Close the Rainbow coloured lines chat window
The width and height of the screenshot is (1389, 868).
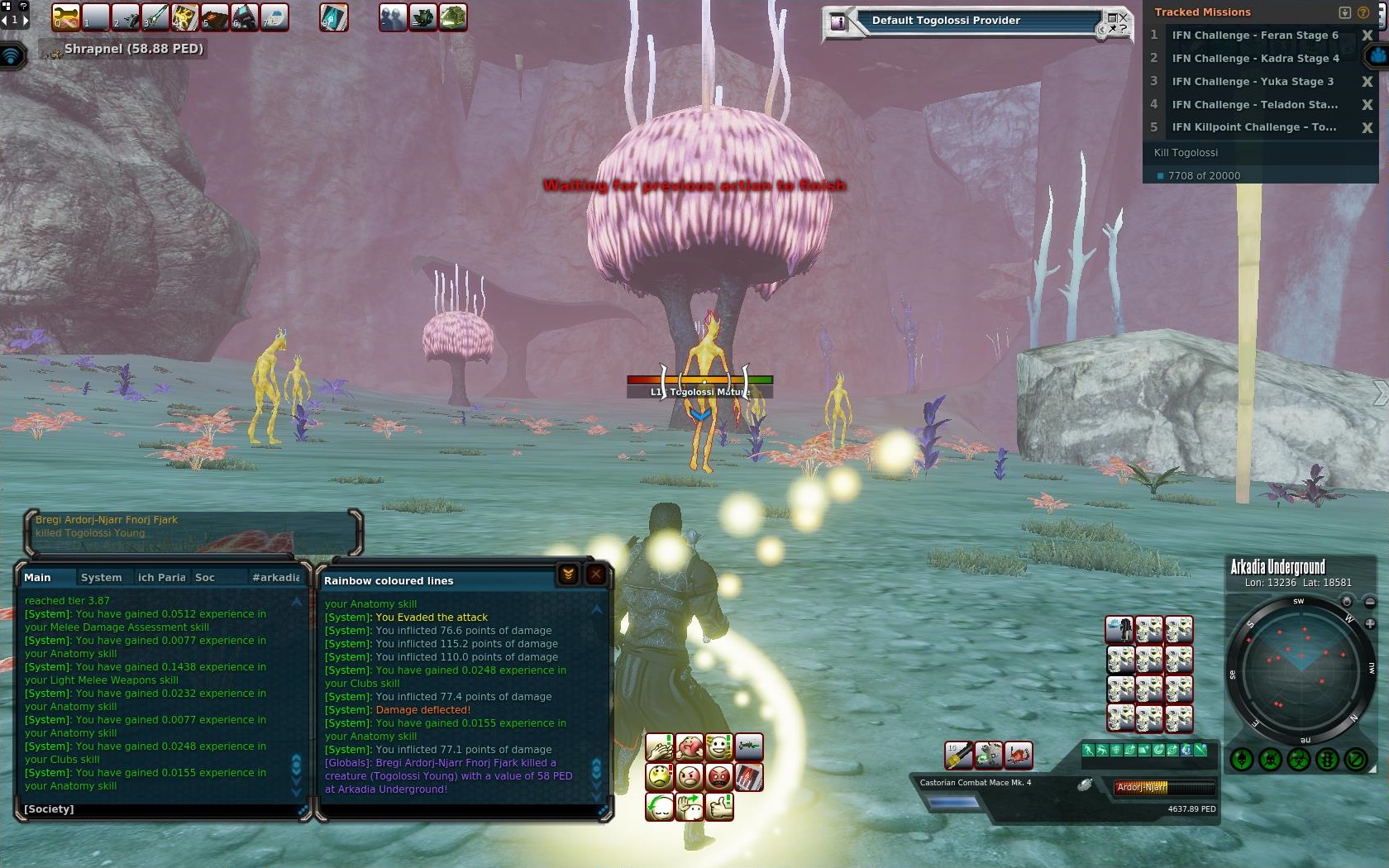click(x=595, y=575)
